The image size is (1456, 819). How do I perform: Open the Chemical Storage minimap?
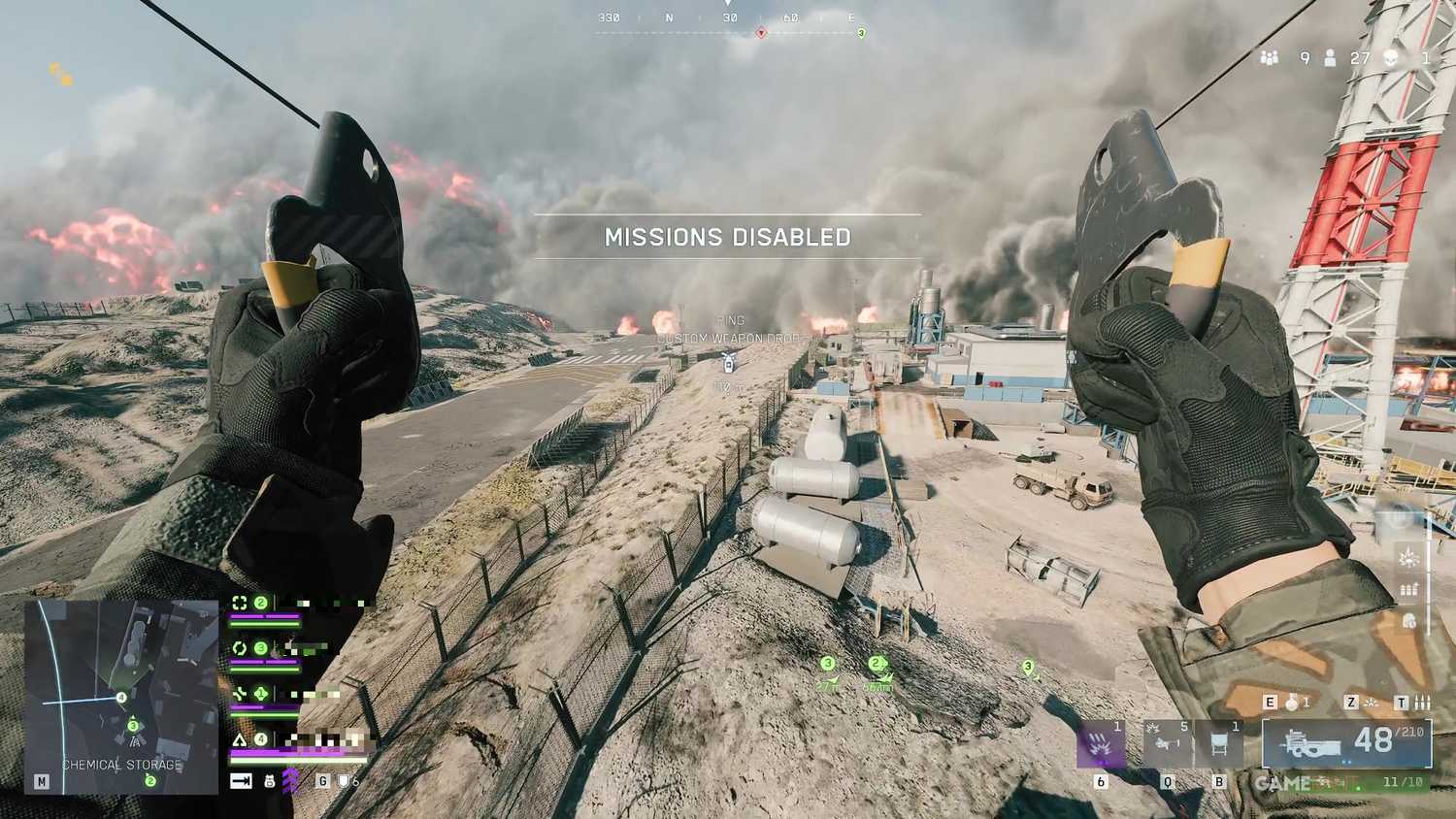click(x=121, y=696)
